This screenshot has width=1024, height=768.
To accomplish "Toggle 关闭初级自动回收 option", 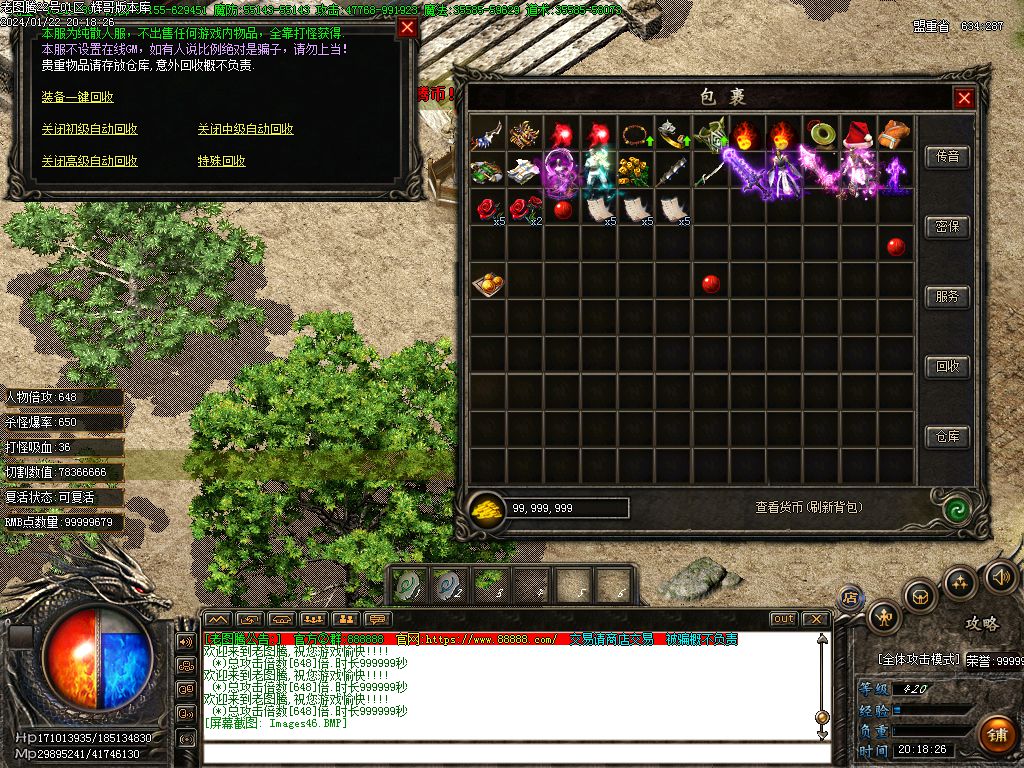I will tap(90, 129).
